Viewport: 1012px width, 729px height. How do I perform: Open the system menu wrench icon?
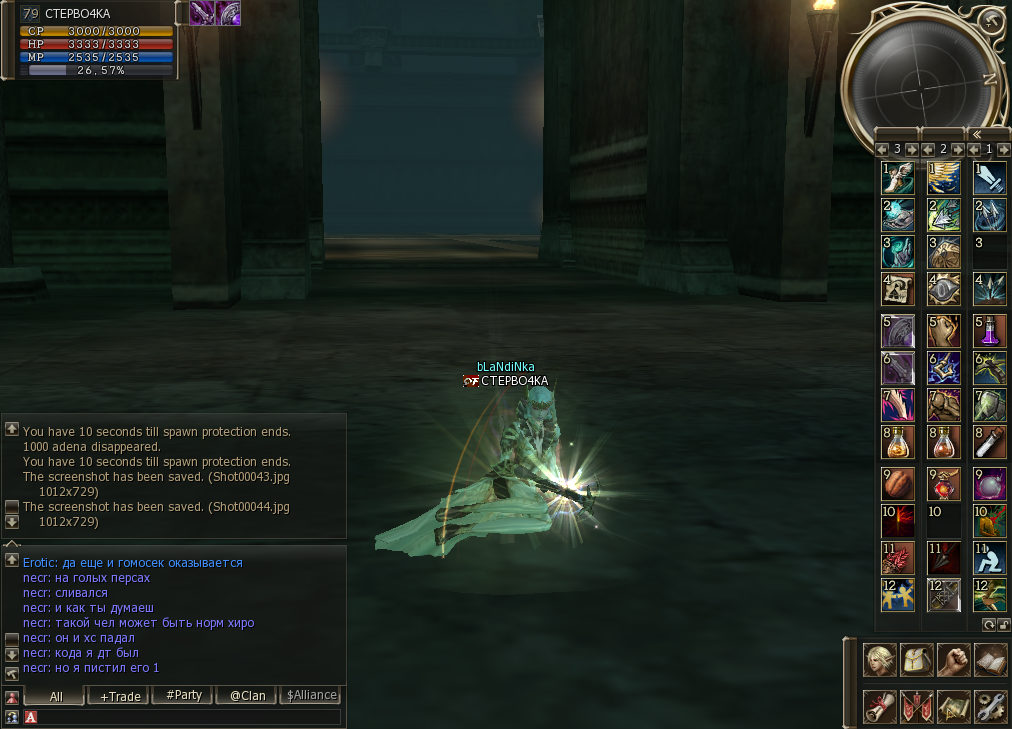click(990, 706)
